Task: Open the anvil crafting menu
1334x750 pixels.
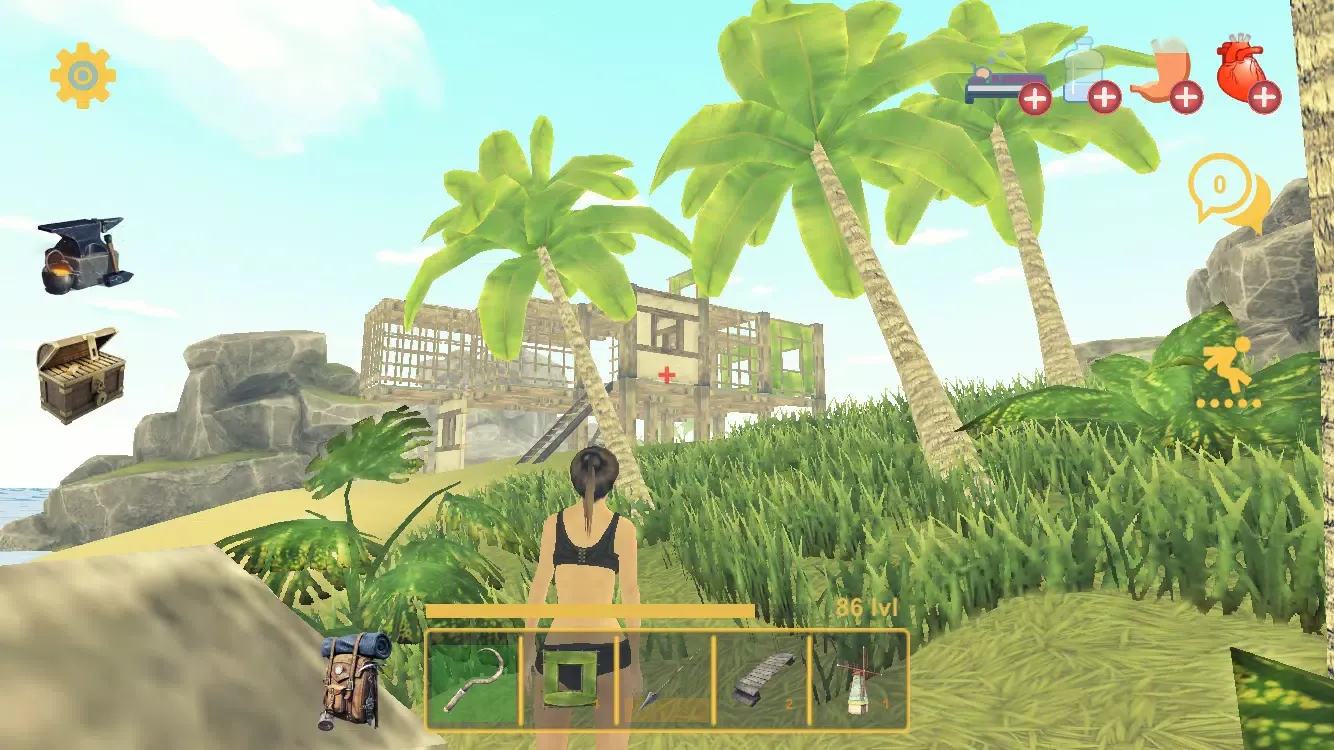Action: pyautogui.click(x=83, y=255)
